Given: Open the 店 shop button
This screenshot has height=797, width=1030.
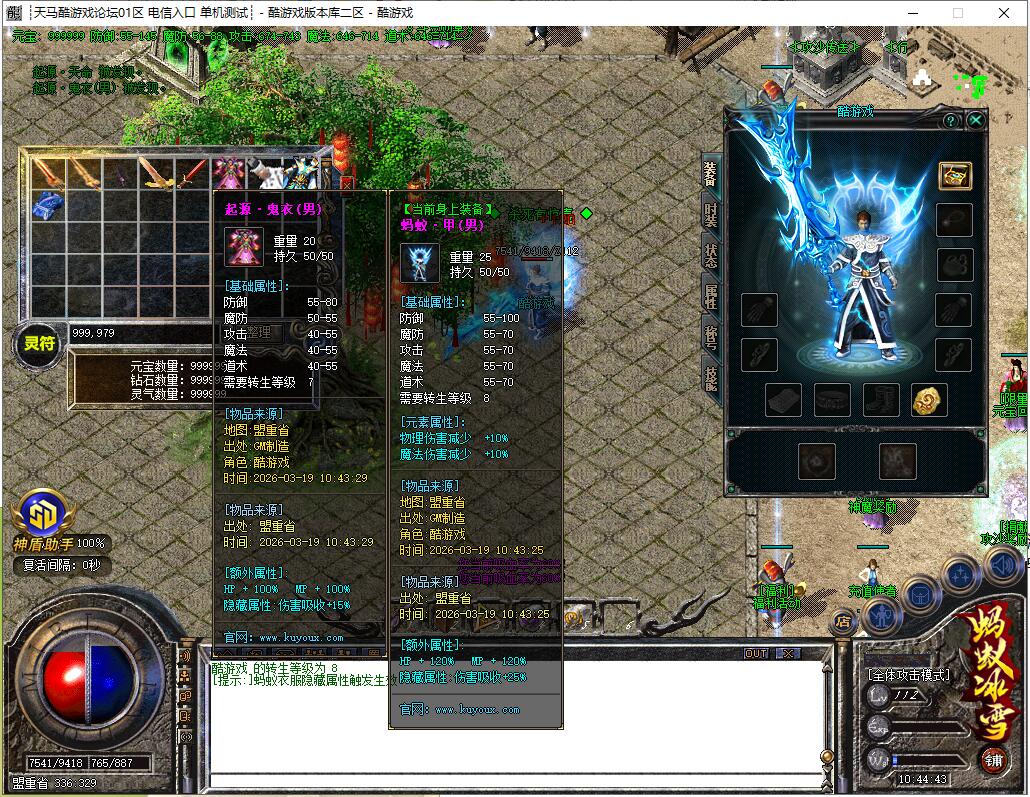Looking at the screenshot, I should coord(843,622).
